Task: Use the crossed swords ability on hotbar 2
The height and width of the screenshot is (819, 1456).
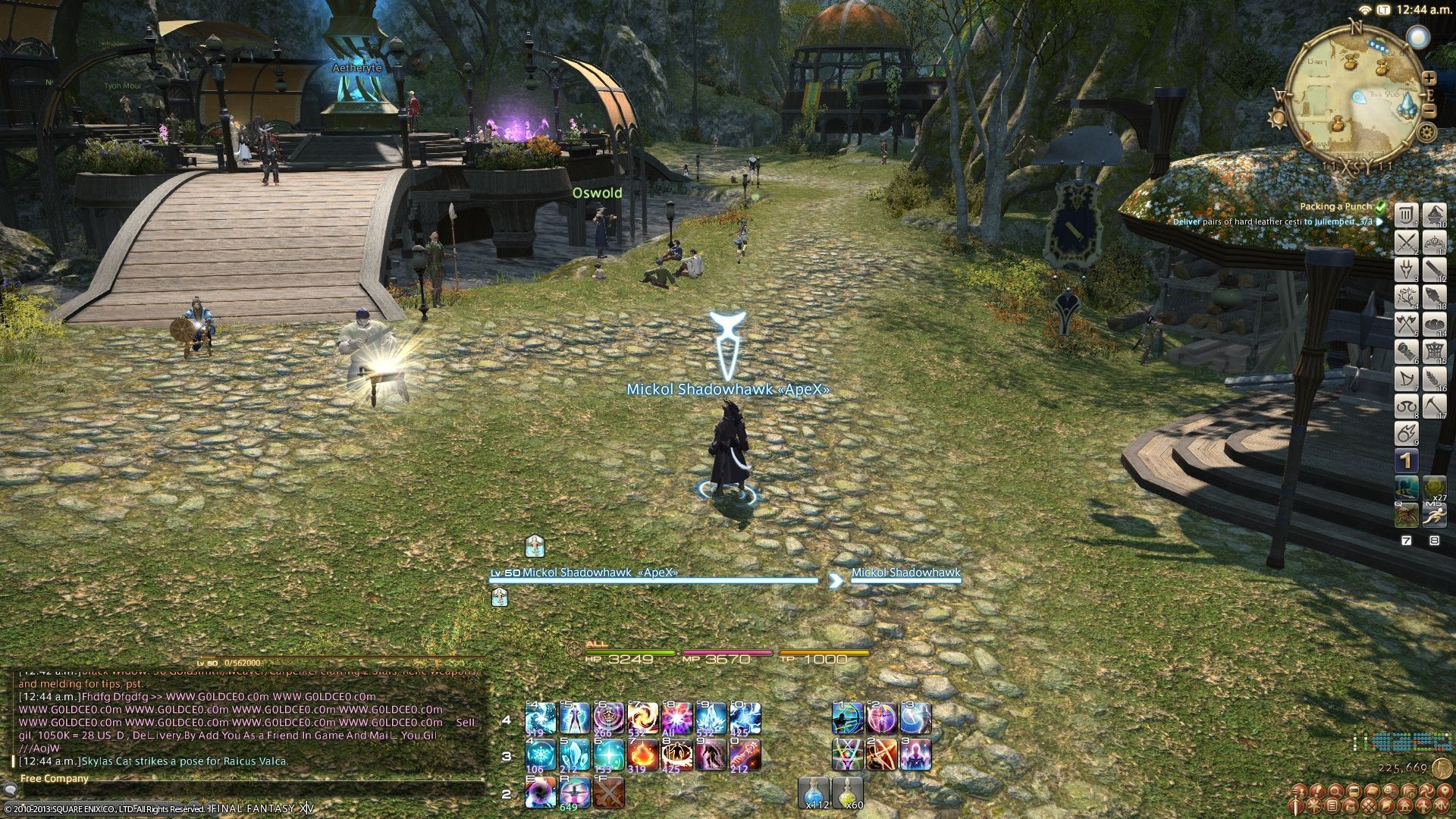Action: coord(608,793)
